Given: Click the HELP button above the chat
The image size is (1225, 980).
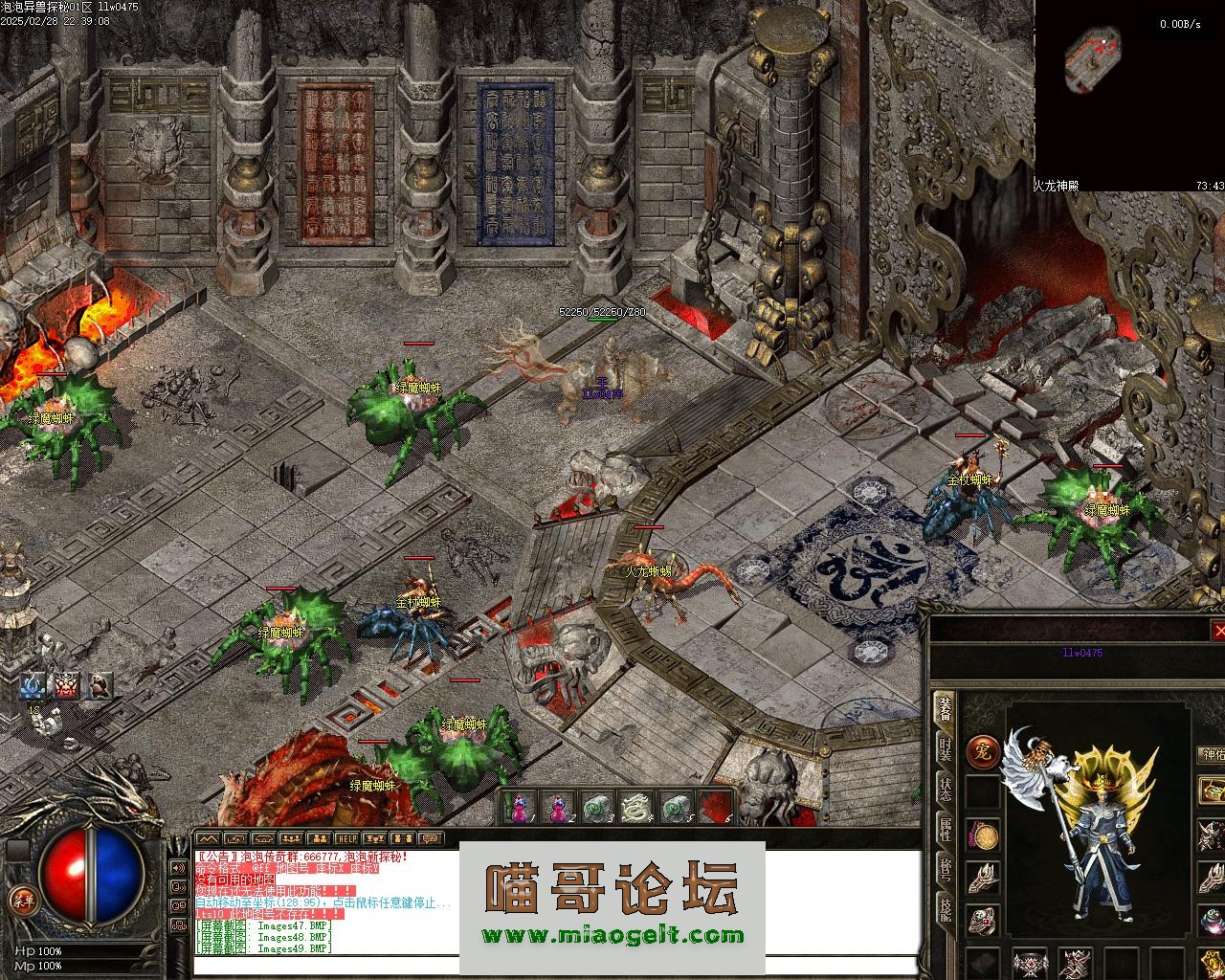Looking at the screenshot, I should click(x=346, y=839).
